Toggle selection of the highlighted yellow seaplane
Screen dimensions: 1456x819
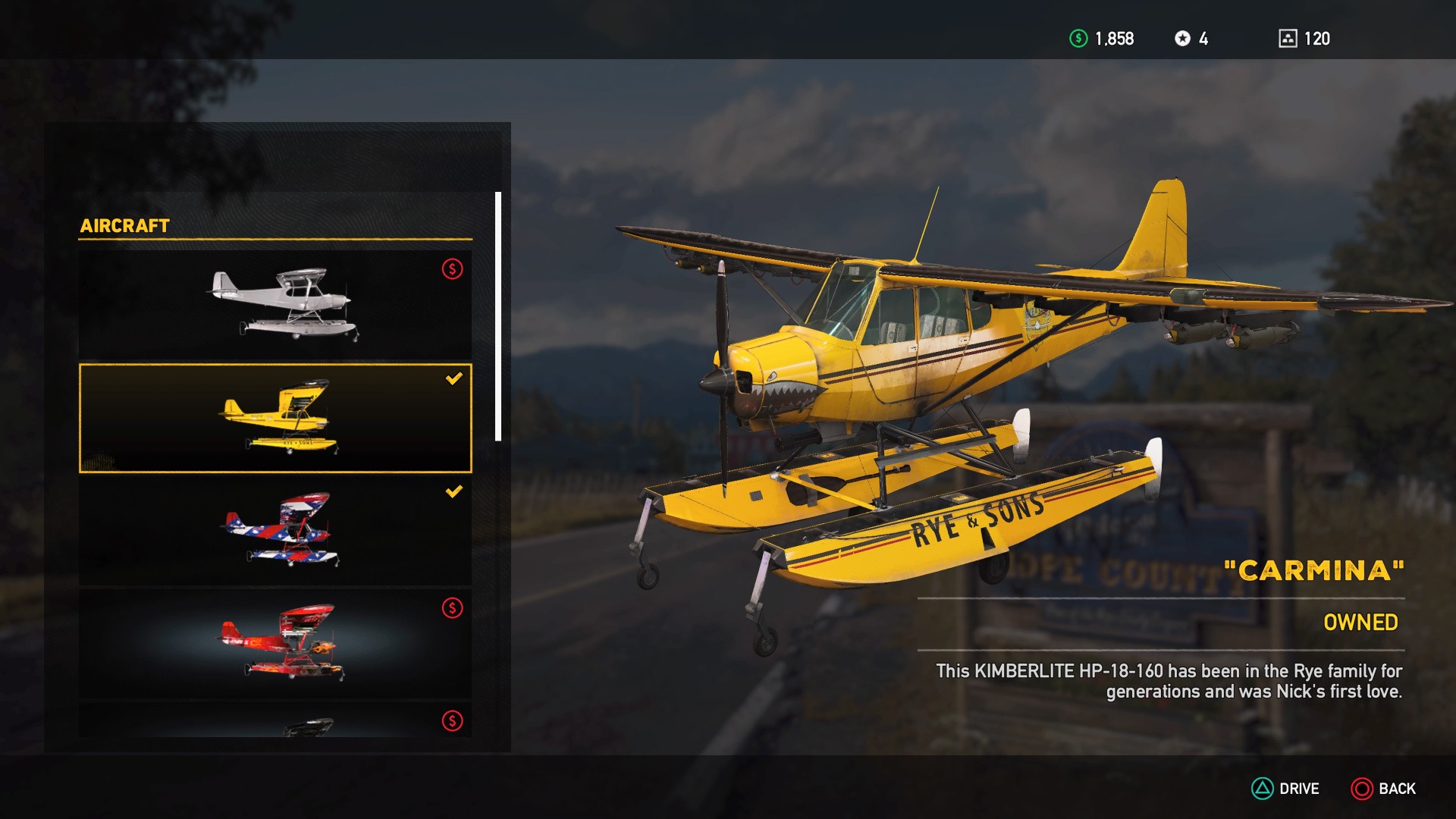coord(277,418)
